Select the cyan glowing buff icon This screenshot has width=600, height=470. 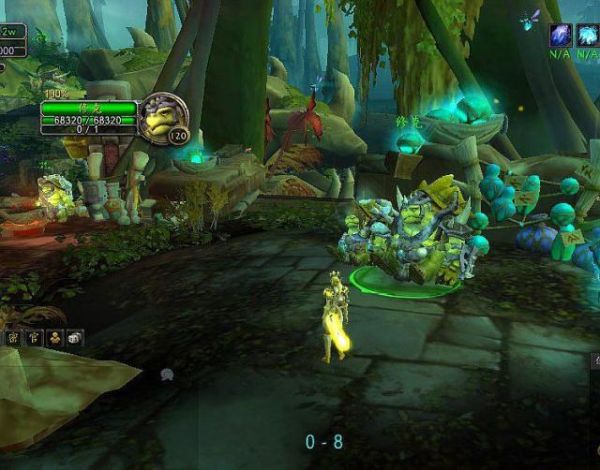587,35
